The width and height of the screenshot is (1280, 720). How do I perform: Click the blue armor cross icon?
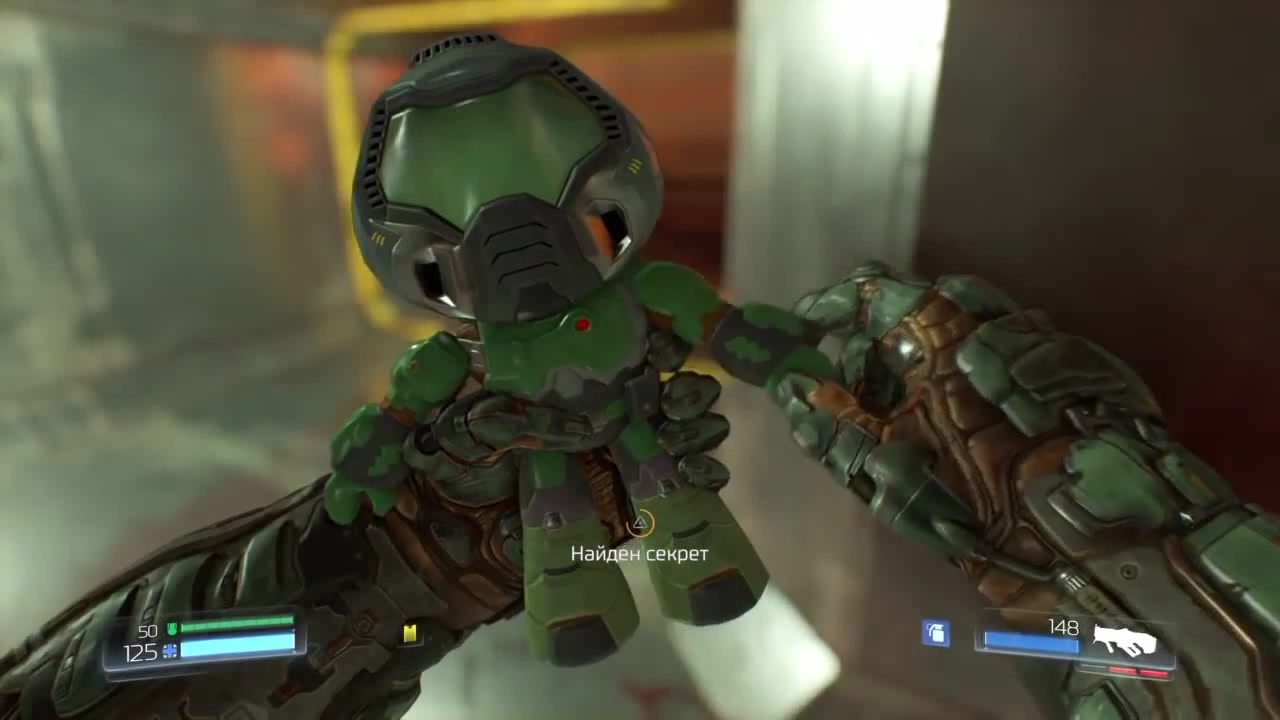168,651
